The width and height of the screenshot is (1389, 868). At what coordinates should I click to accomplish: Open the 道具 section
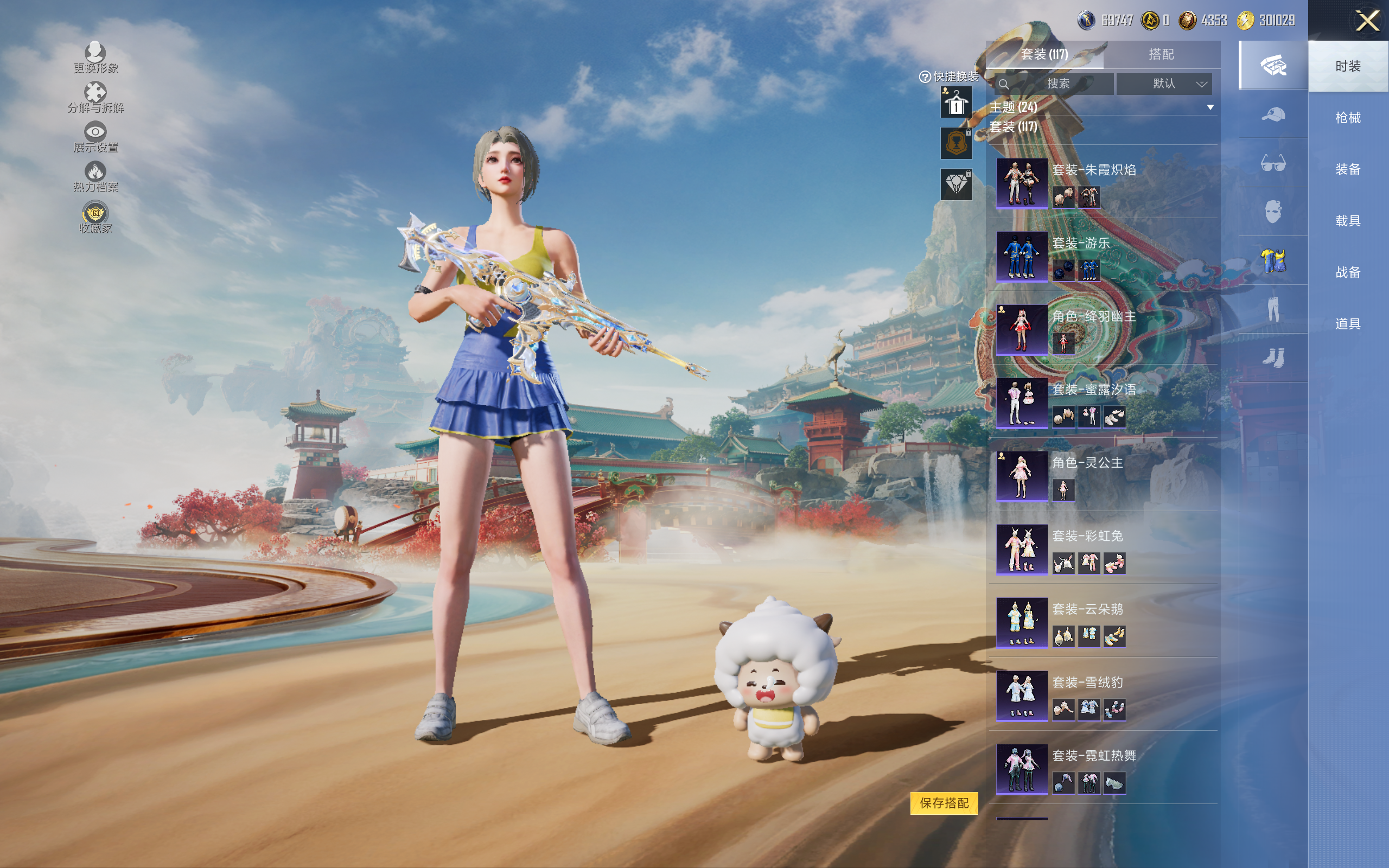1347,324
